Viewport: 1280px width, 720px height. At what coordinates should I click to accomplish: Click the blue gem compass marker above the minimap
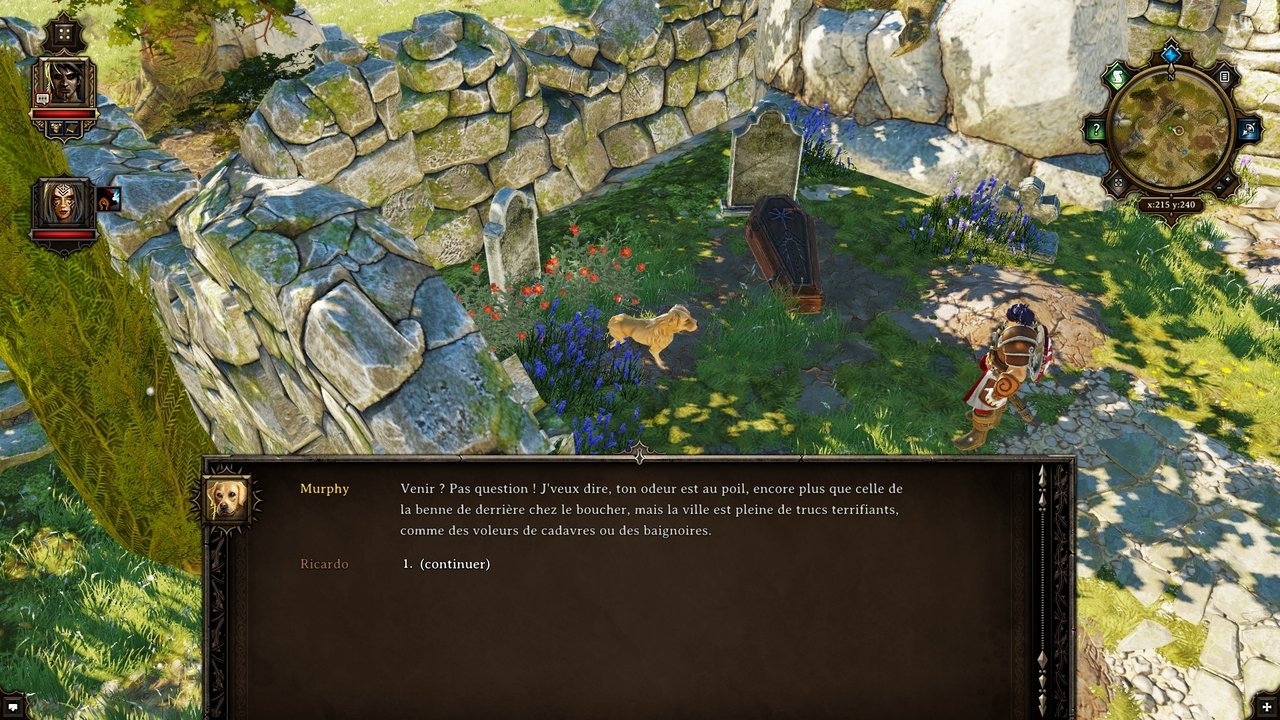1171,54
